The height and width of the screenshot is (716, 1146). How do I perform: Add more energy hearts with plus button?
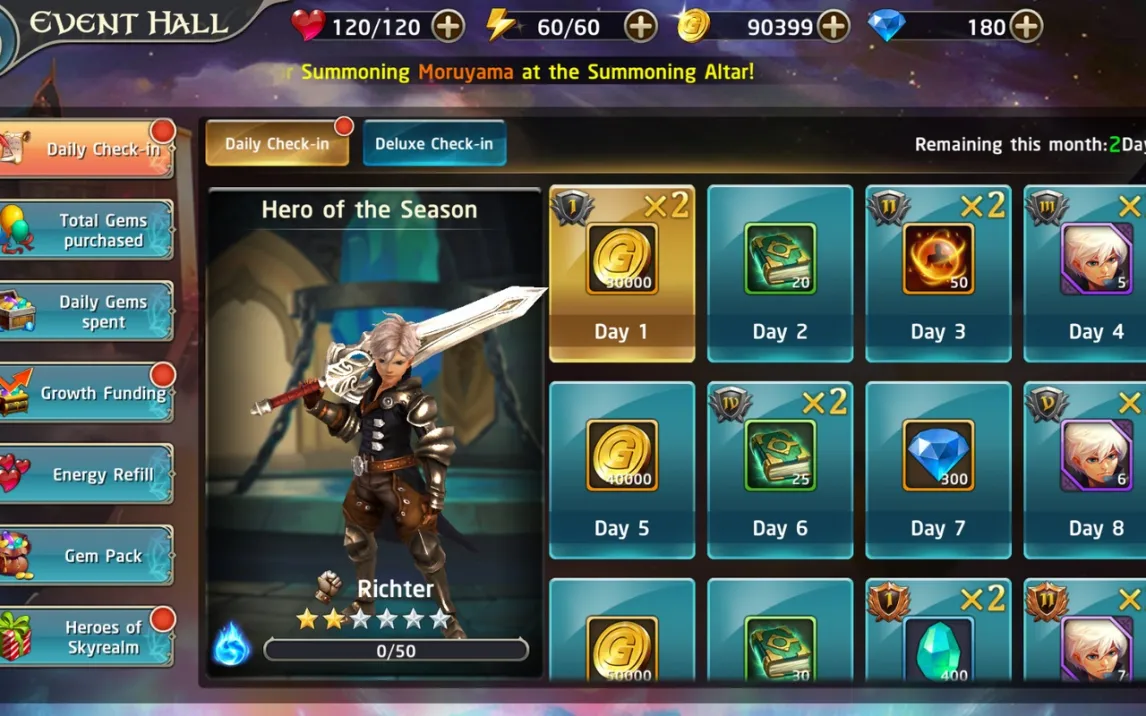pos(448,27)
